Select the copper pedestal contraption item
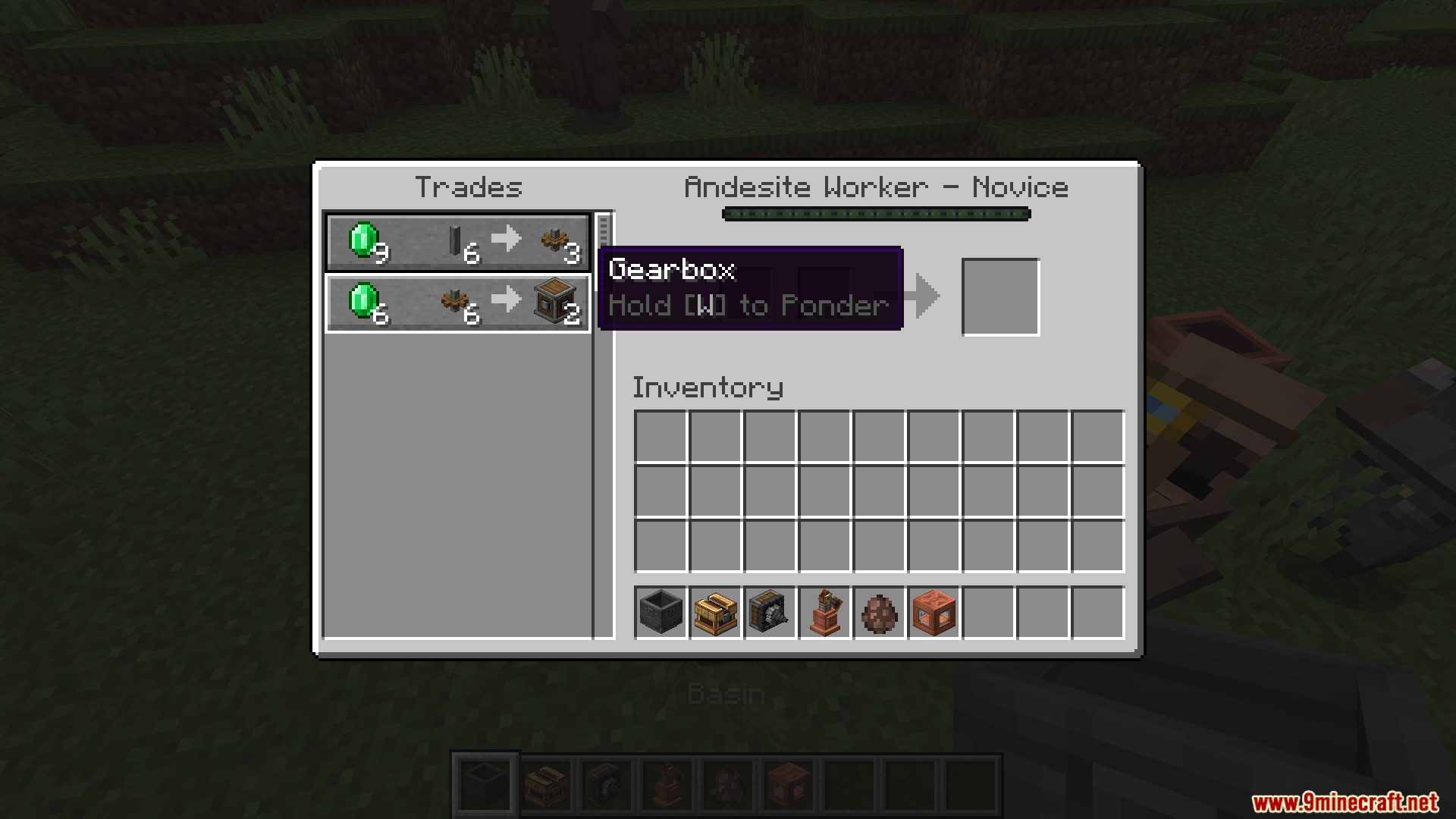The image size is (1456, 819). 824,612
